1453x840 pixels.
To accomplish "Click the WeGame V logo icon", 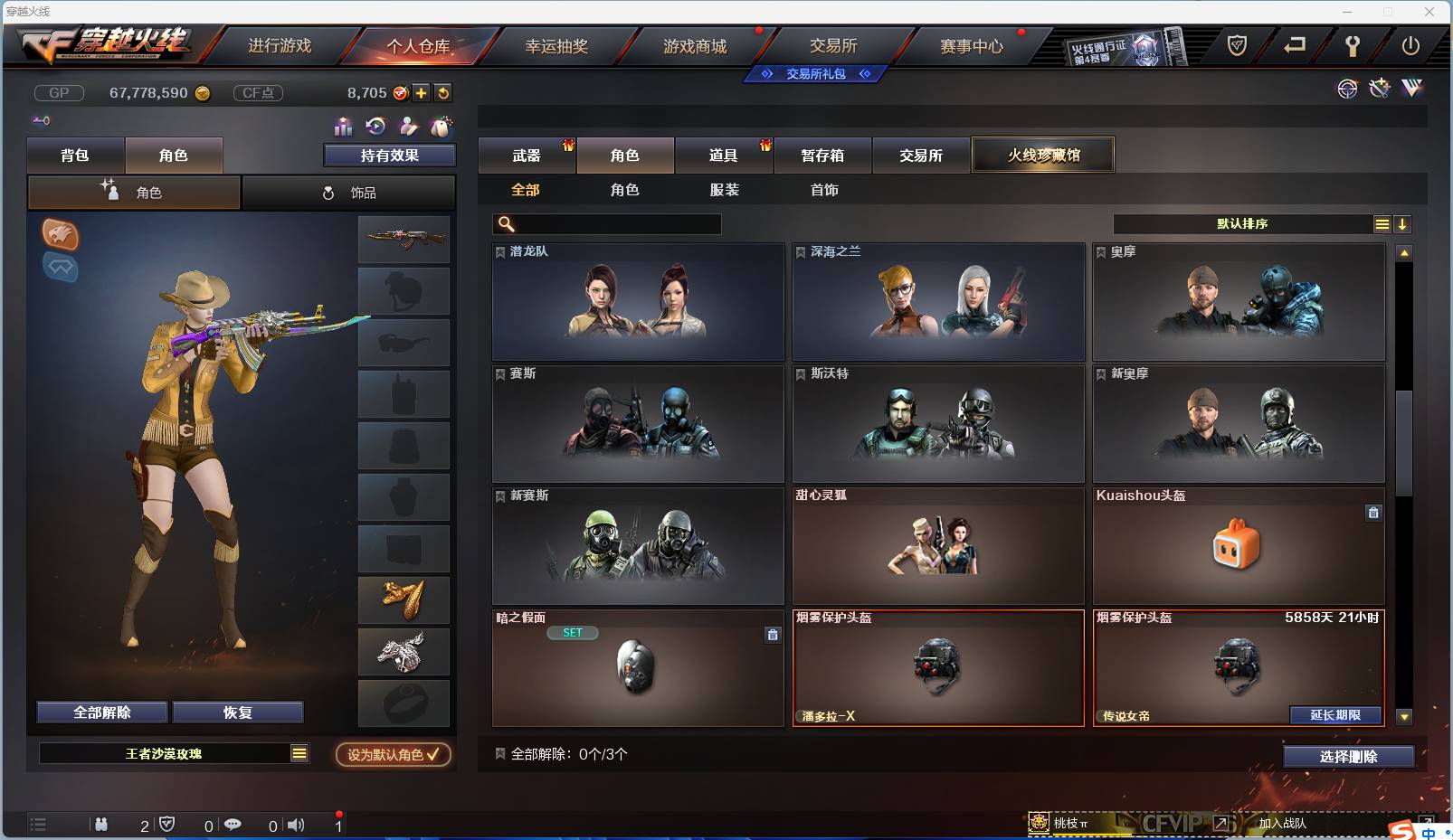I will (x=1410, y=90).
